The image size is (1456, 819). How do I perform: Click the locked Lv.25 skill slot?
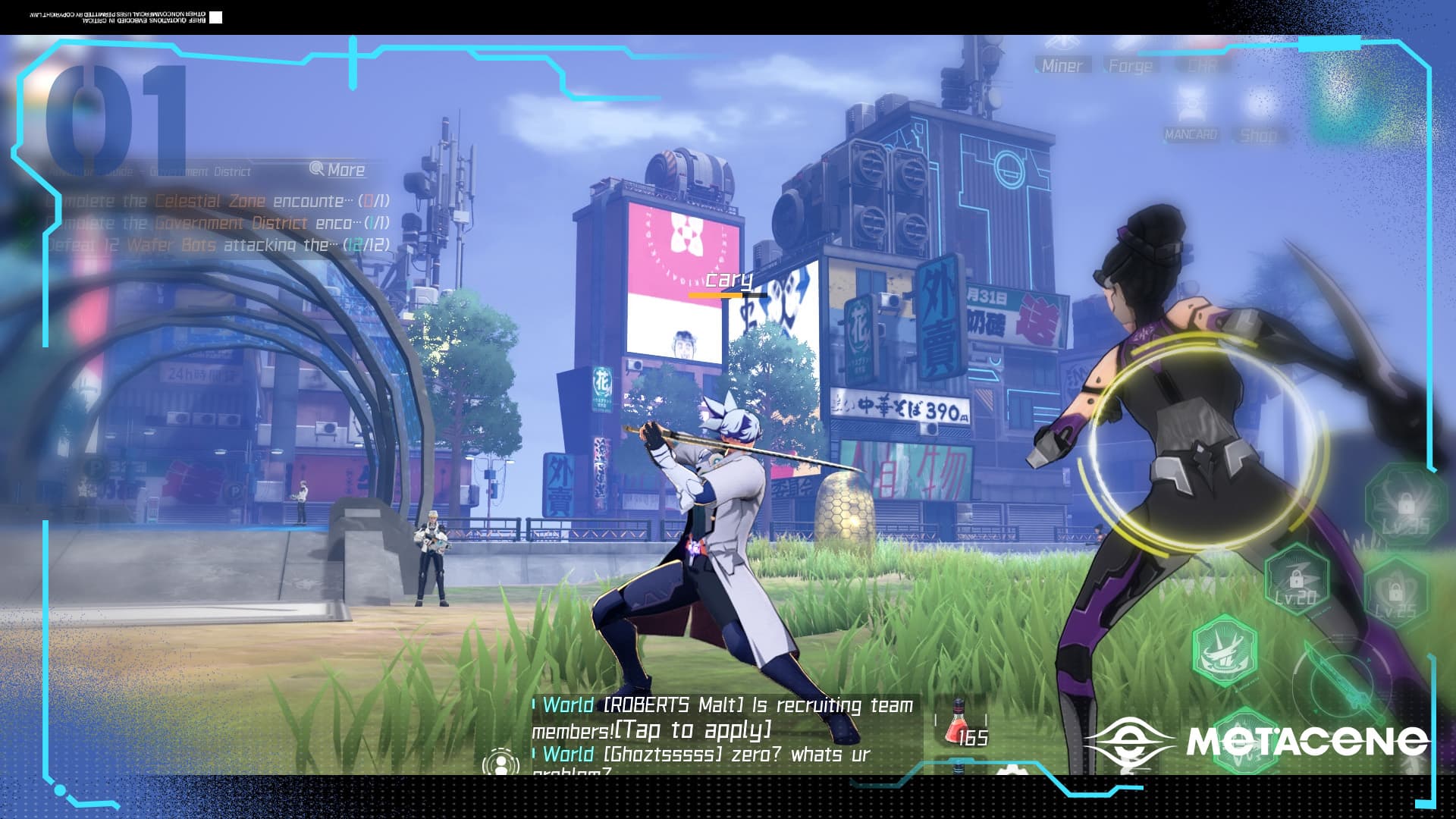[1395, 595]
